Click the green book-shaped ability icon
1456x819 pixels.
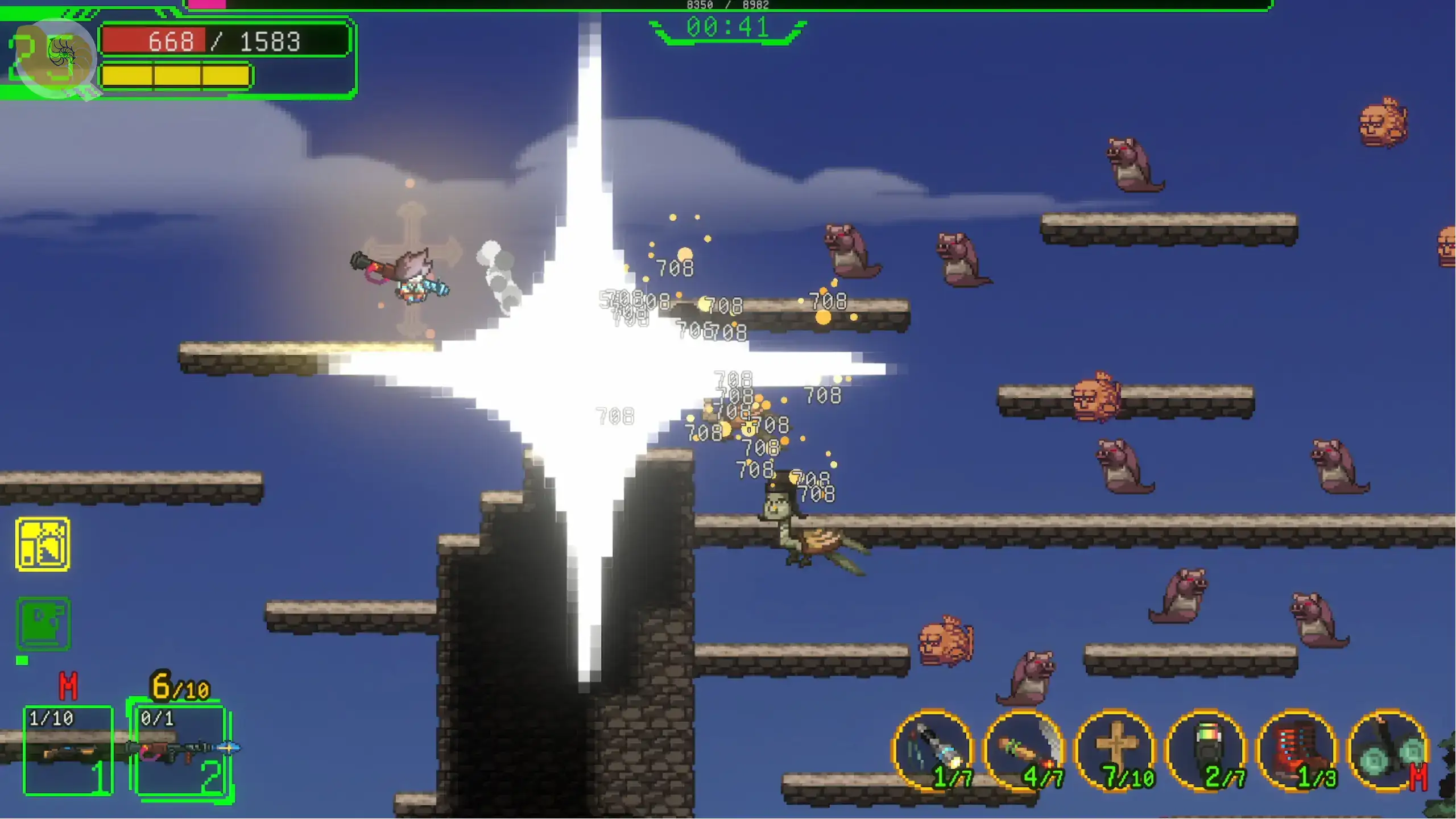tap(43, 623)
